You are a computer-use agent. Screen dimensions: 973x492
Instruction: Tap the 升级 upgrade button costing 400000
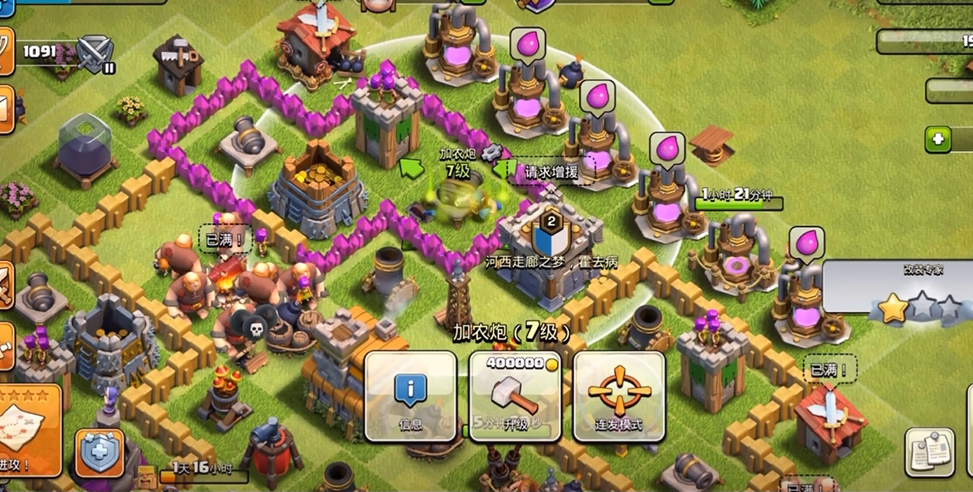tap(514, 396)
